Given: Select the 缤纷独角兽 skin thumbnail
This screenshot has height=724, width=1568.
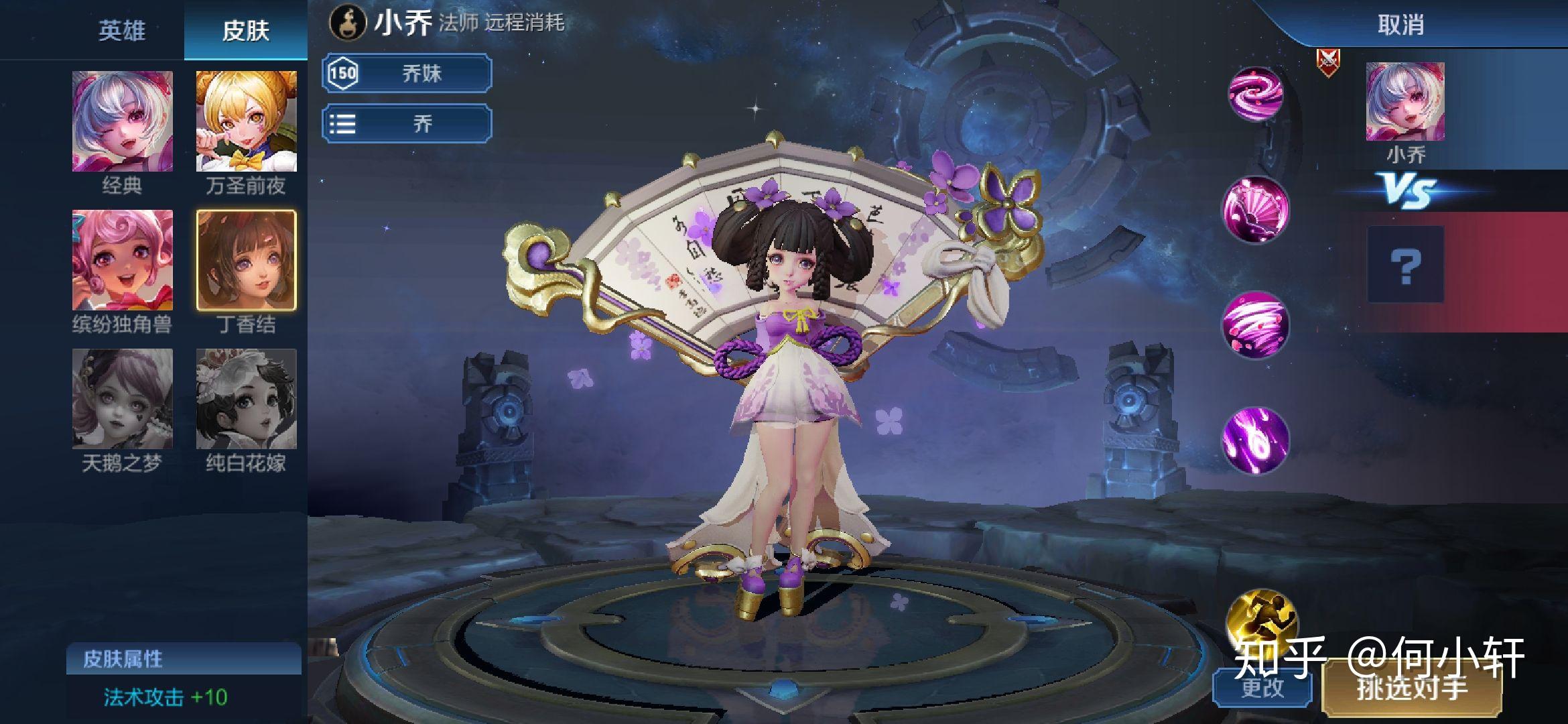Looking at the screenshot, I should pos(123,260).
